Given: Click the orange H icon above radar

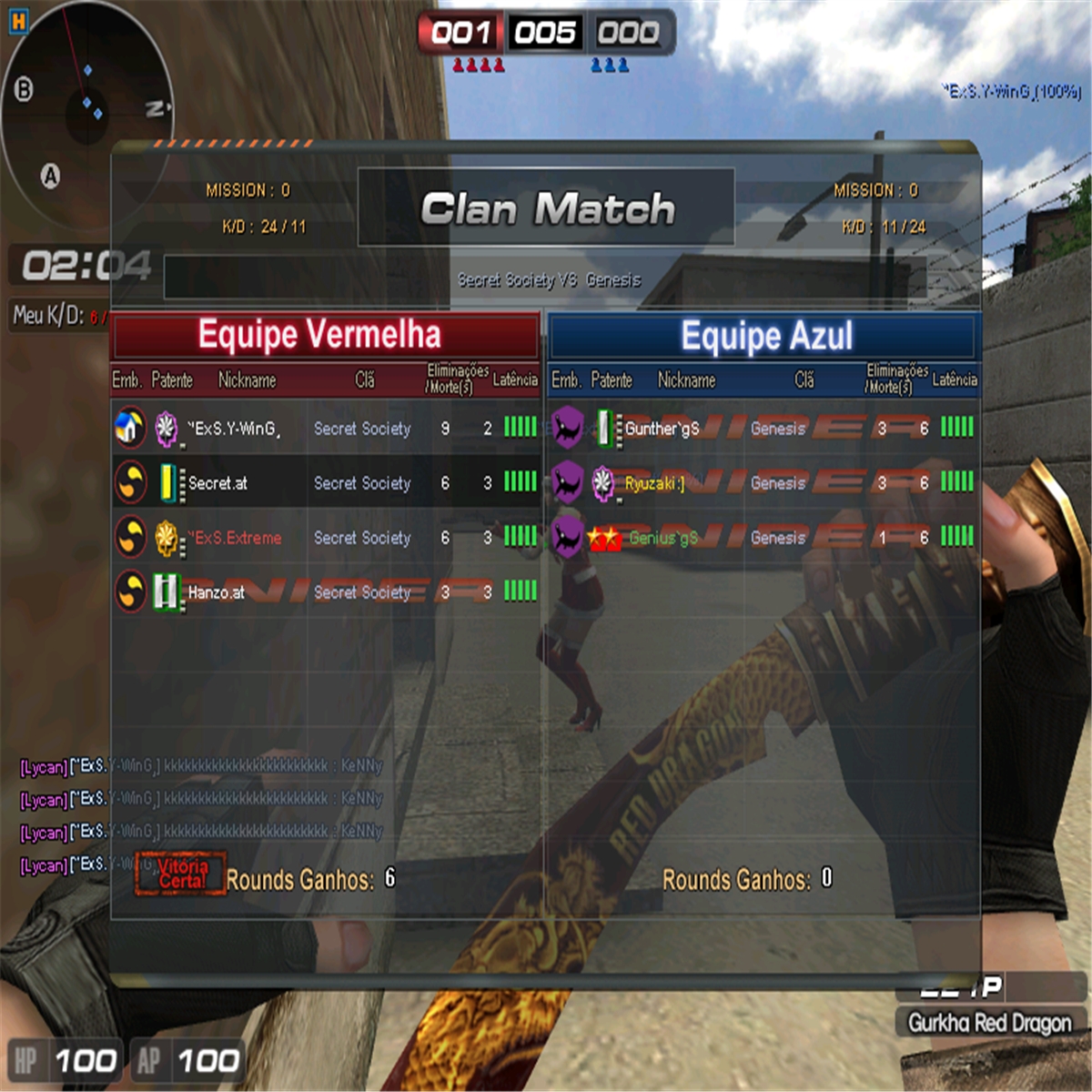Looking at the screenshot, I should (18, 21).
